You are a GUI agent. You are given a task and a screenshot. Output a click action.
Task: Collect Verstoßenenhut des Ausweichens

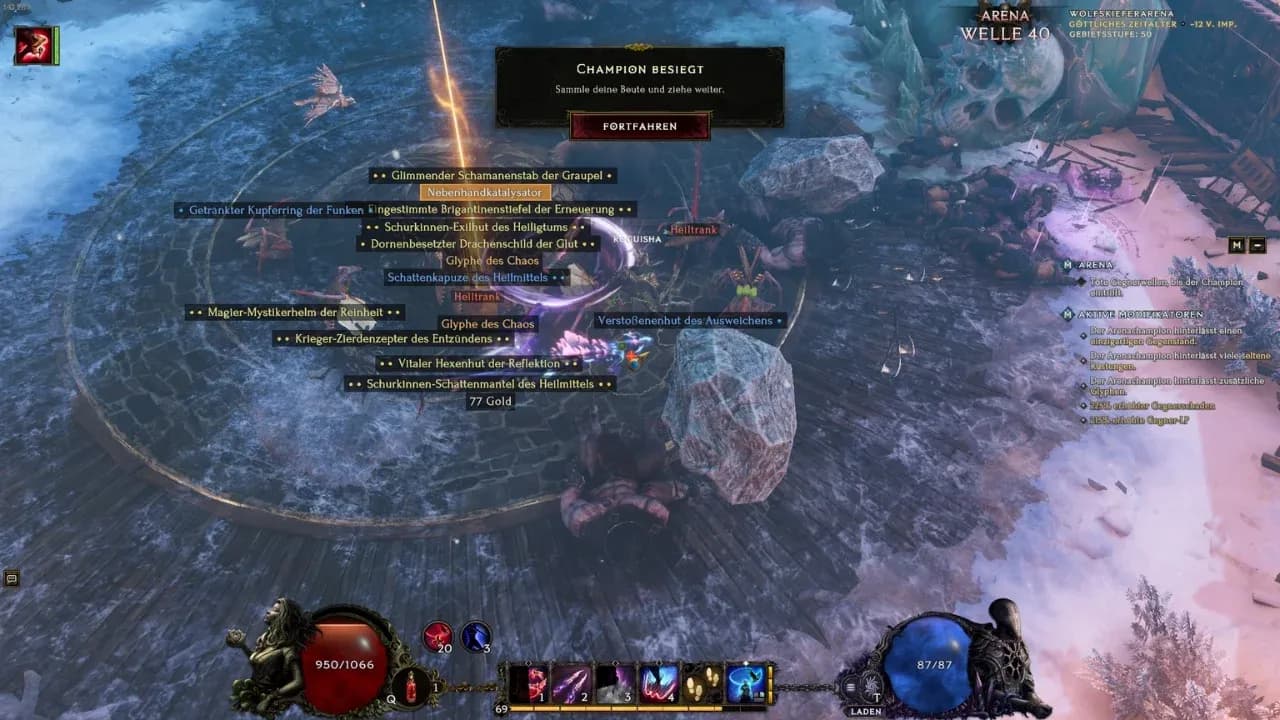click(688, 320)
